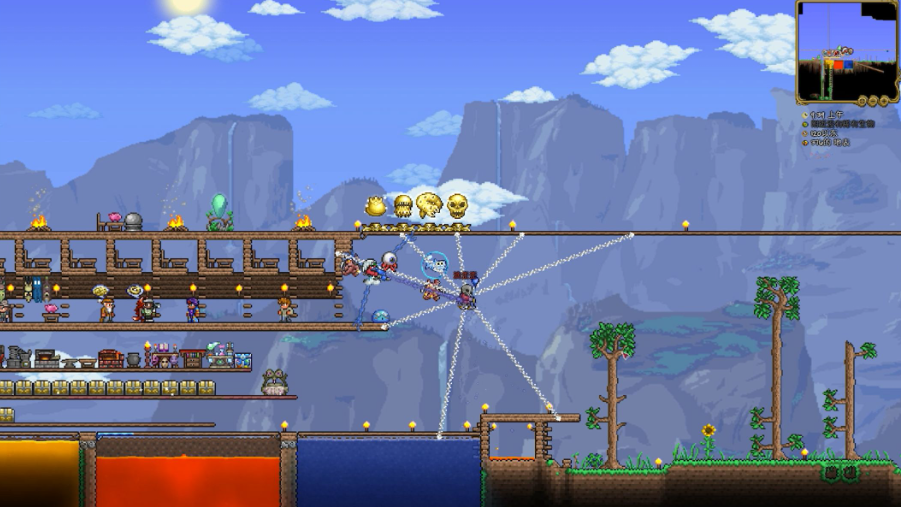Click the minimap in the top-right corner
Image resolution: width=901 pixels, height=507 pixels.
pyautogui.click(x=846, y=48)
